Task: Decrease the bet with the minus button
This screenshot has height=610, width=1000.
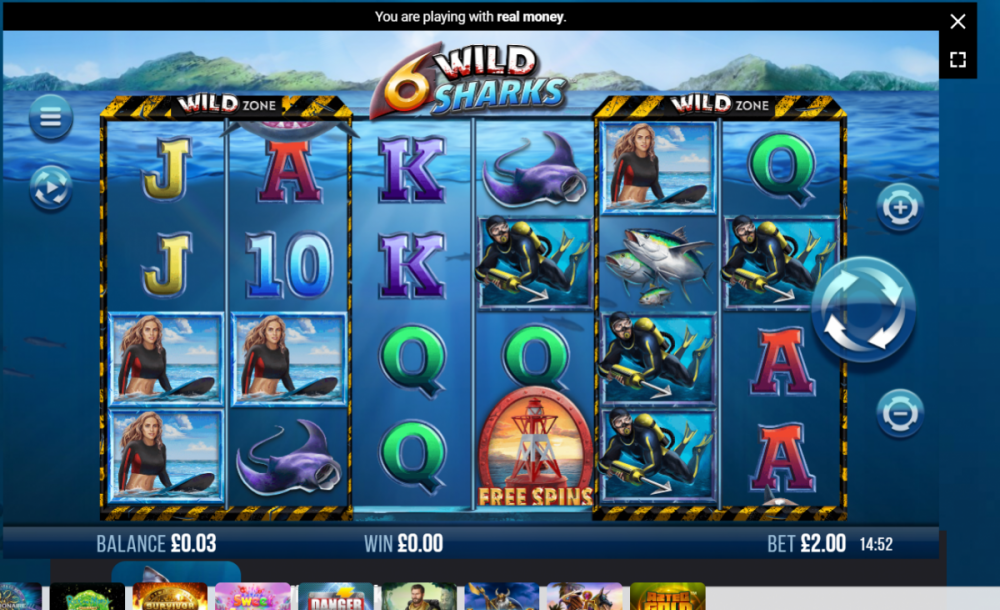Action: pos(899,412)
